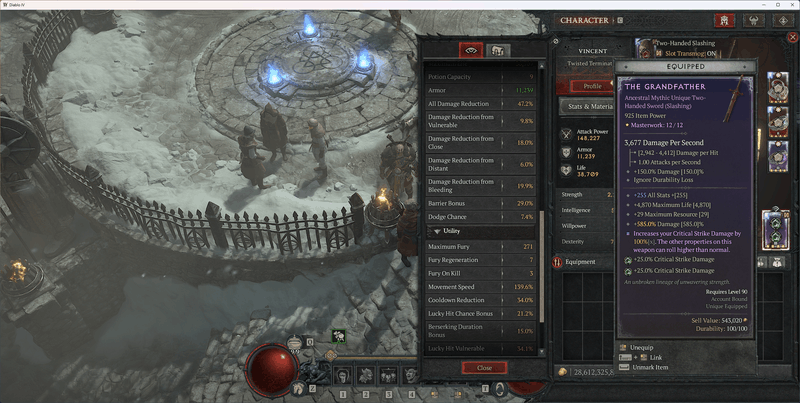Viewport: 800px width, 403px height.
Task: Close the stats detail panel
Action: (484, 367)
